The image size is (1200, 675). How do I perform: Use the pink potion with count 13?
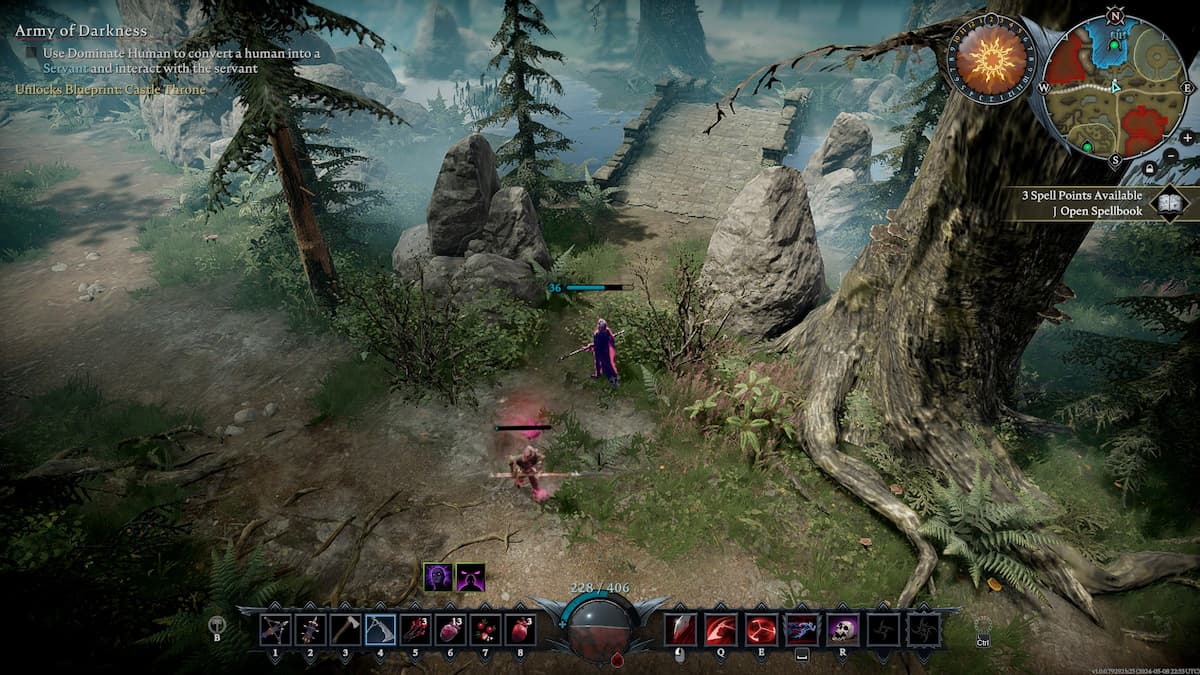(450, 629)
